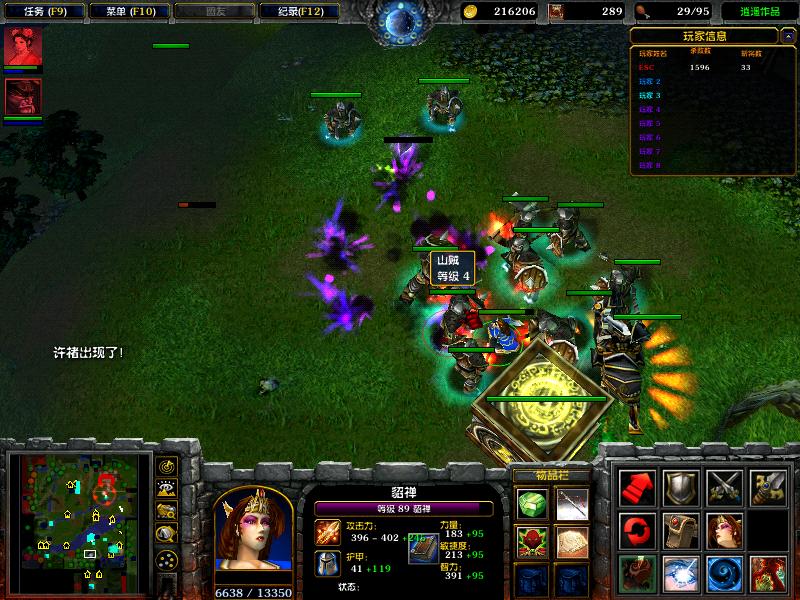Open the 纪录 (F12) log

292,11
